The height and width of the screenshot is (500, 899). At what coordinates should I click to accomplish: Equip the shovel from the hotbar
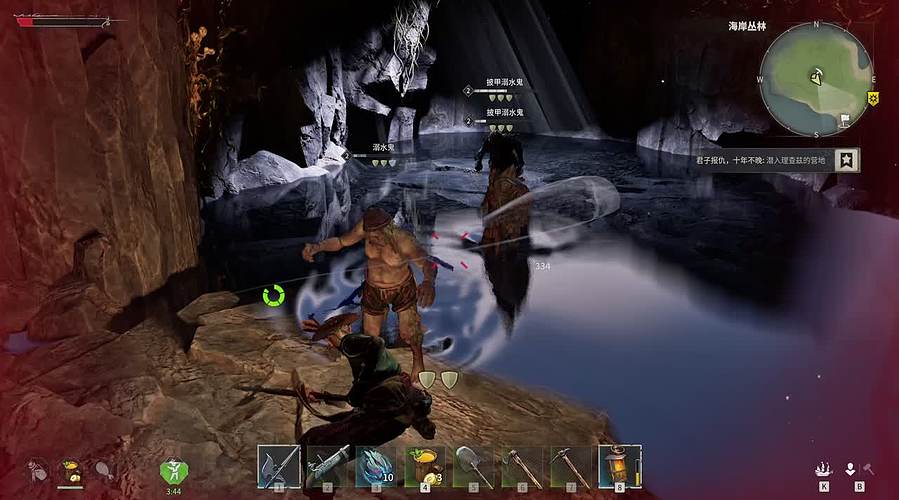click(474, 466)
